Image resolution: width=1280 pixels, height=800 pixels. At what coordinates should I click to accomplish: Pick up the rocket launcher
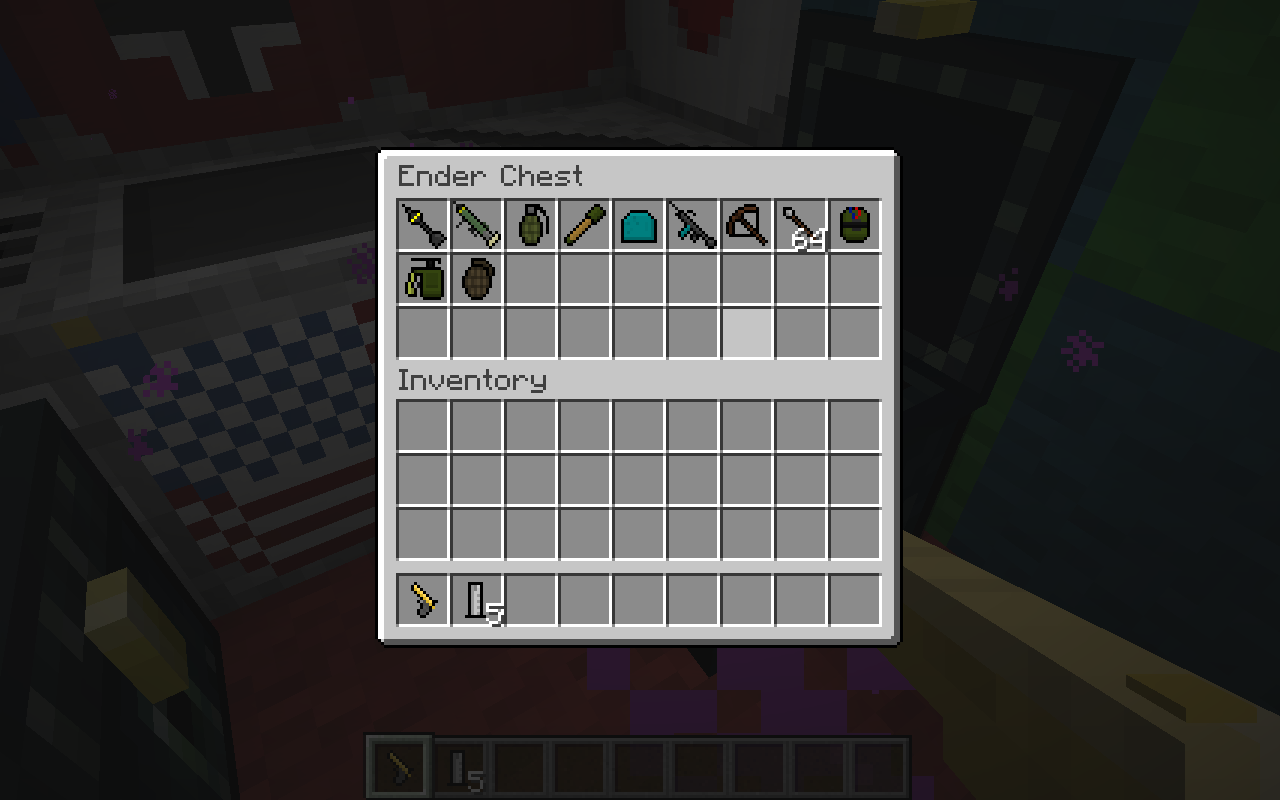(x=477, y=224)
